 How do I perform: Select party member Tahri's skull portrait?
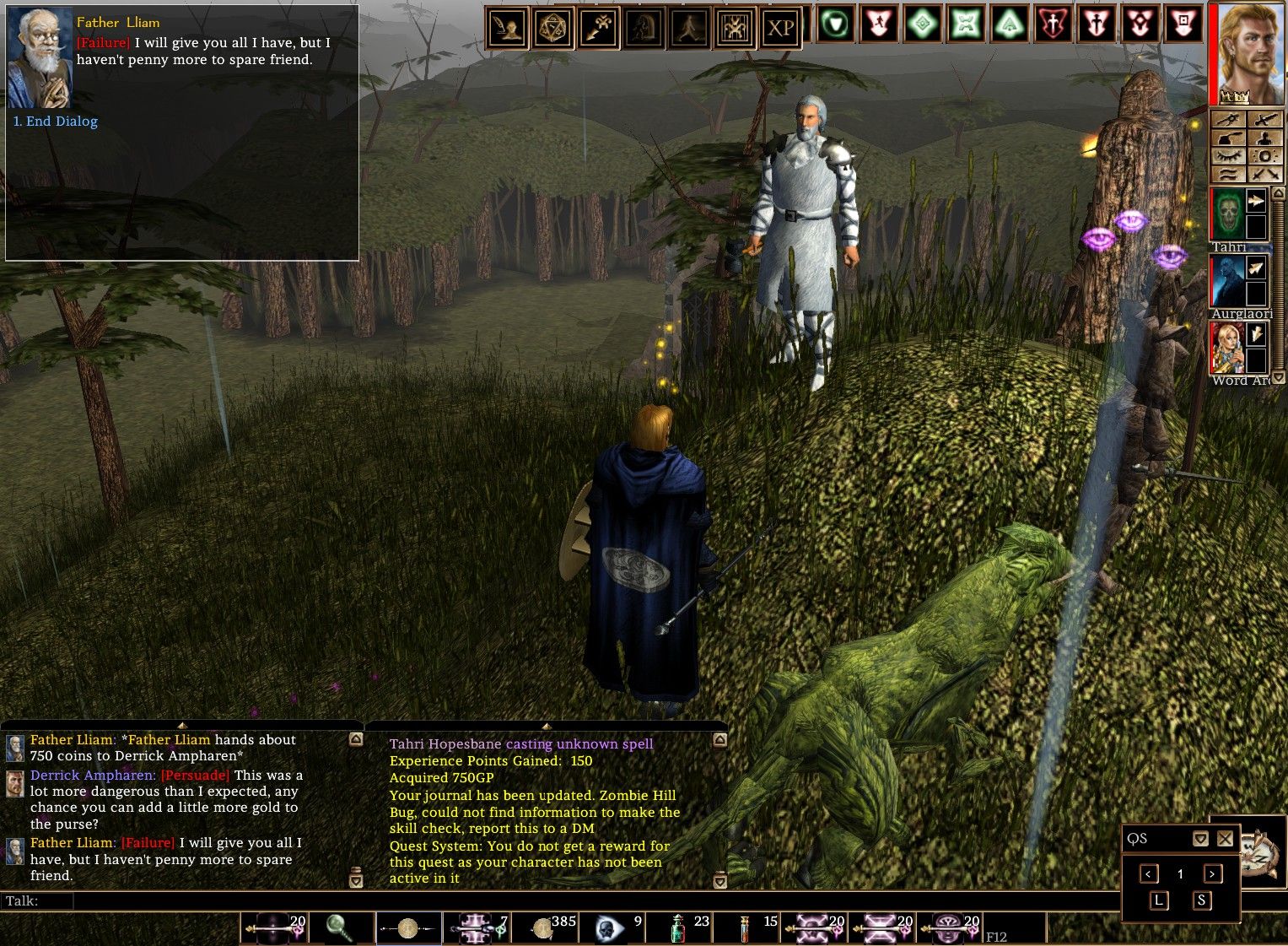[1228, 214]
